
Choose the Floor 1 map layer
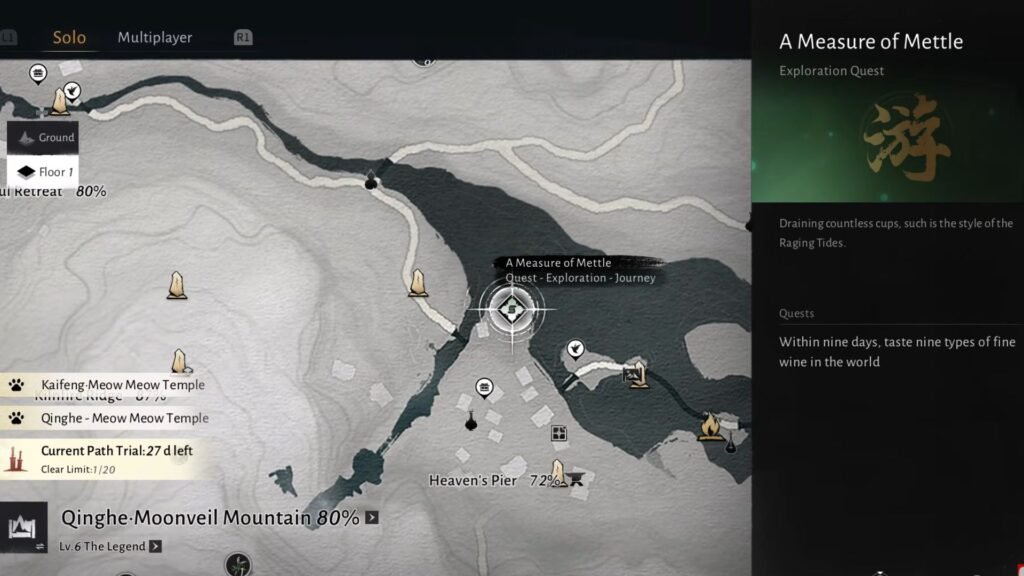[x=44, y=172]
